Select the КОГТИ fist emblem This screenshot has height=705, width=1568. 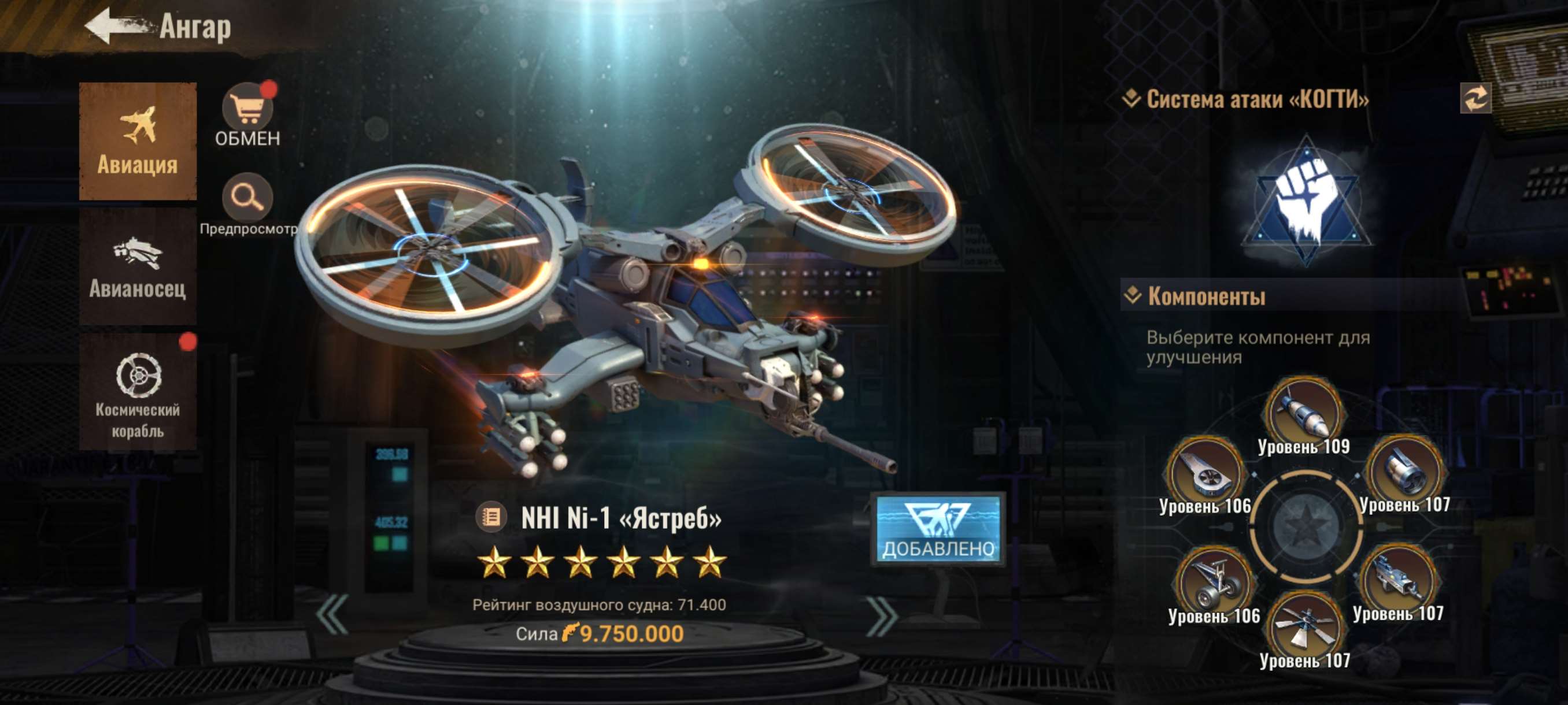(1306, 200)
